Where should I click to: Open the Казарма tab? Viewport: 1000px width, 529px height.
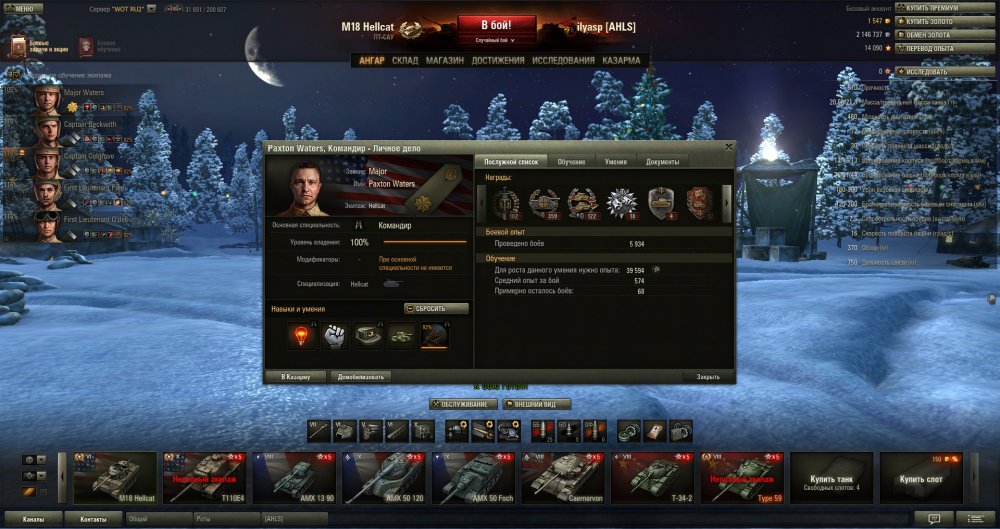621,60
